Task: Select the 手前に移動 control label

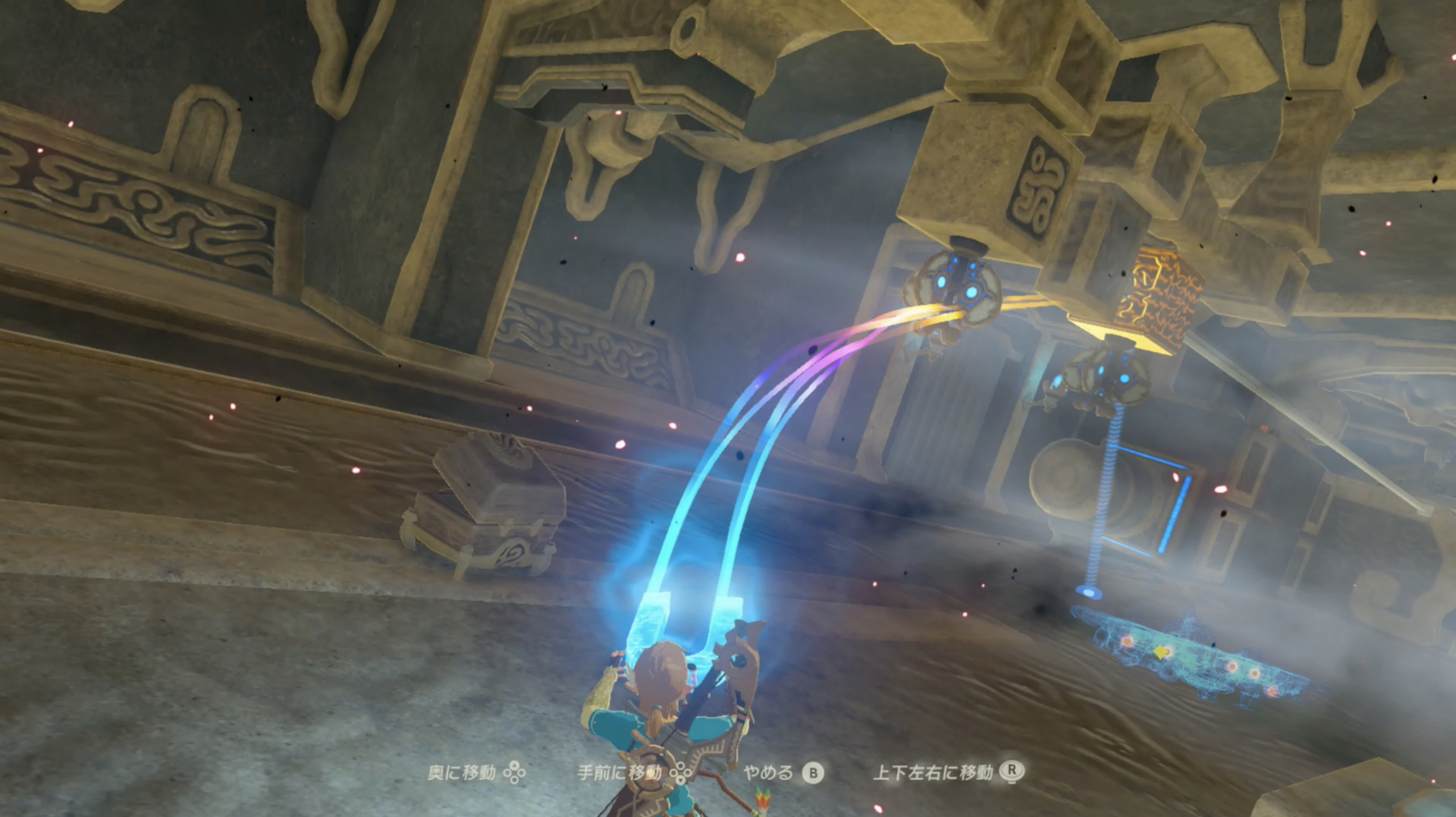Action: tap(622, 774)
